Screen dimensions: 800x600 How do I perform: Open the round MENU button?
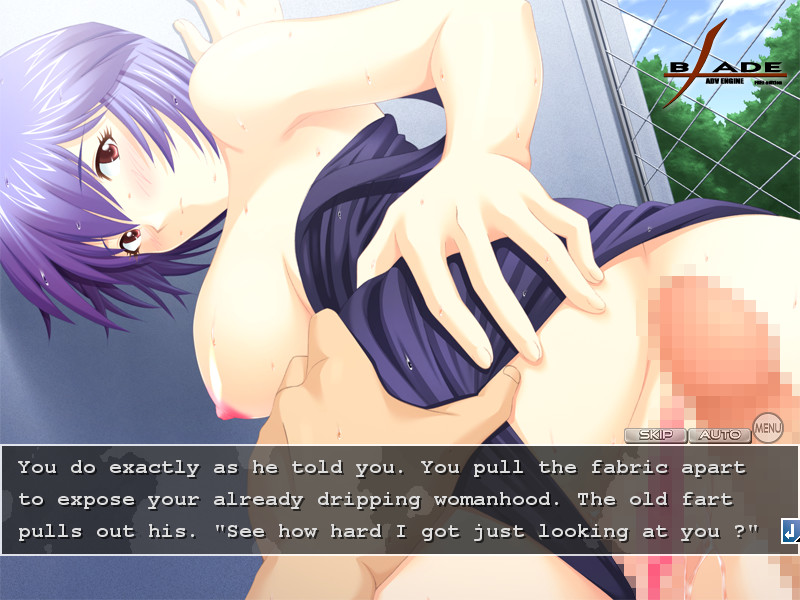(767, 429)
